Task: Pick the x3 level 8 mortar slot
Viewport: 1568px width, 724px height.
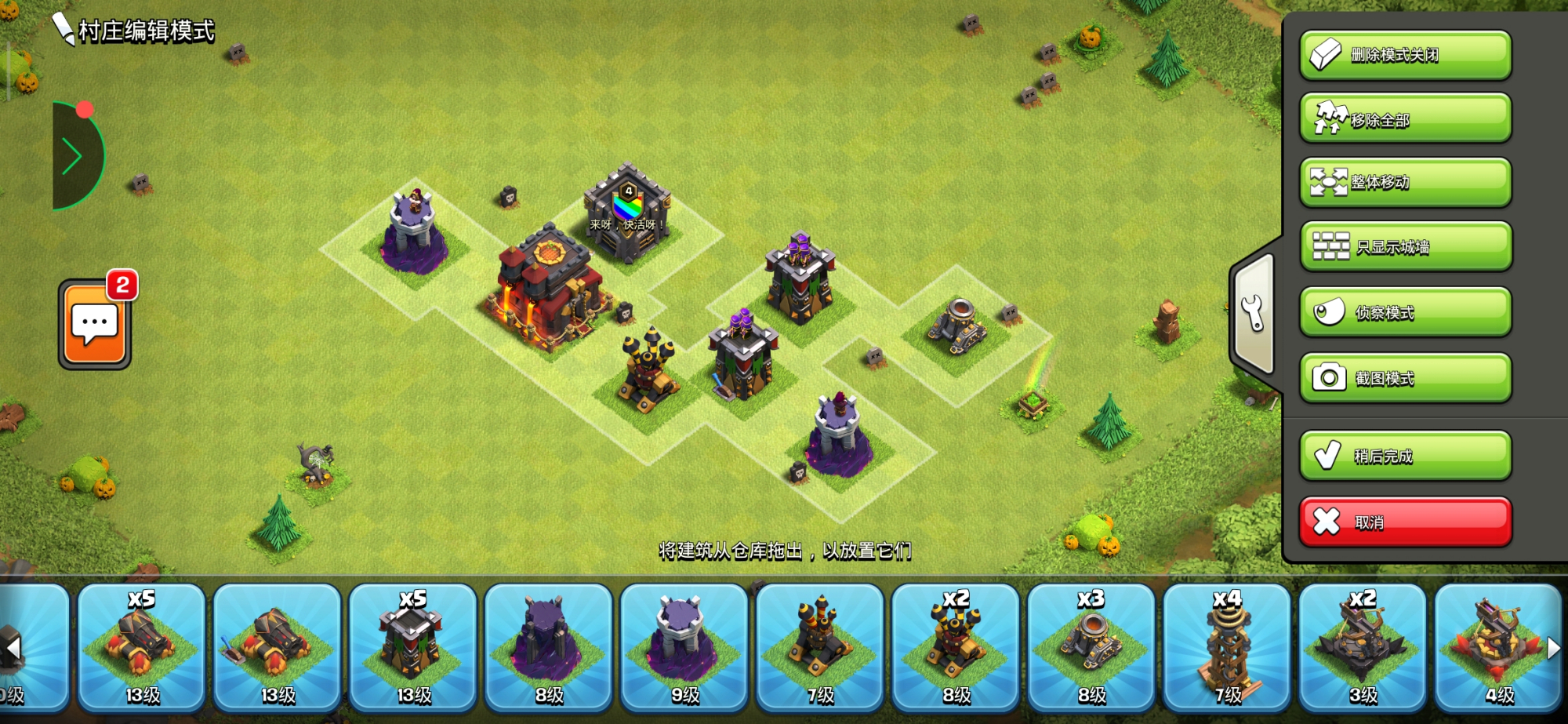Action: tap(1091, 647)
